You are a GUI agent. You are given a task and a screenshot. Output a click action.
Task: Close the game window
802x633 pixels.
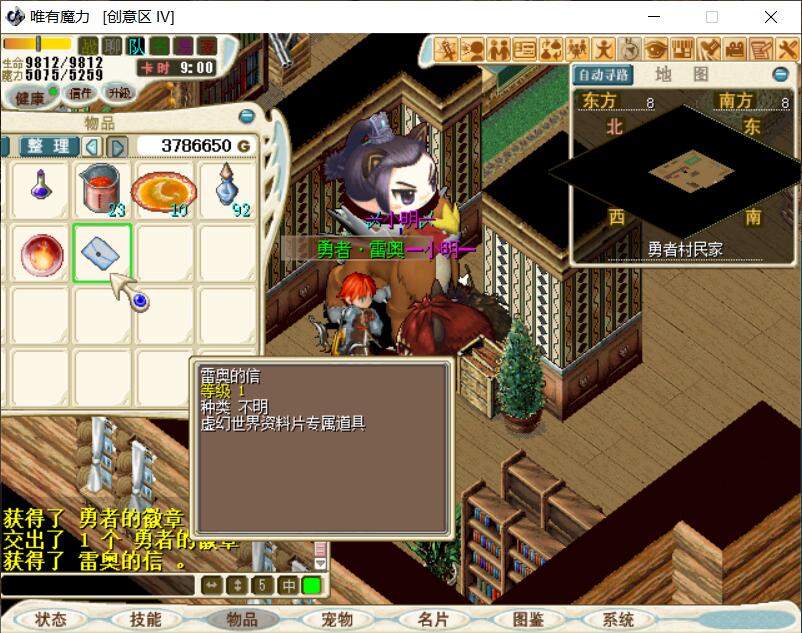(x=771, y=17)
